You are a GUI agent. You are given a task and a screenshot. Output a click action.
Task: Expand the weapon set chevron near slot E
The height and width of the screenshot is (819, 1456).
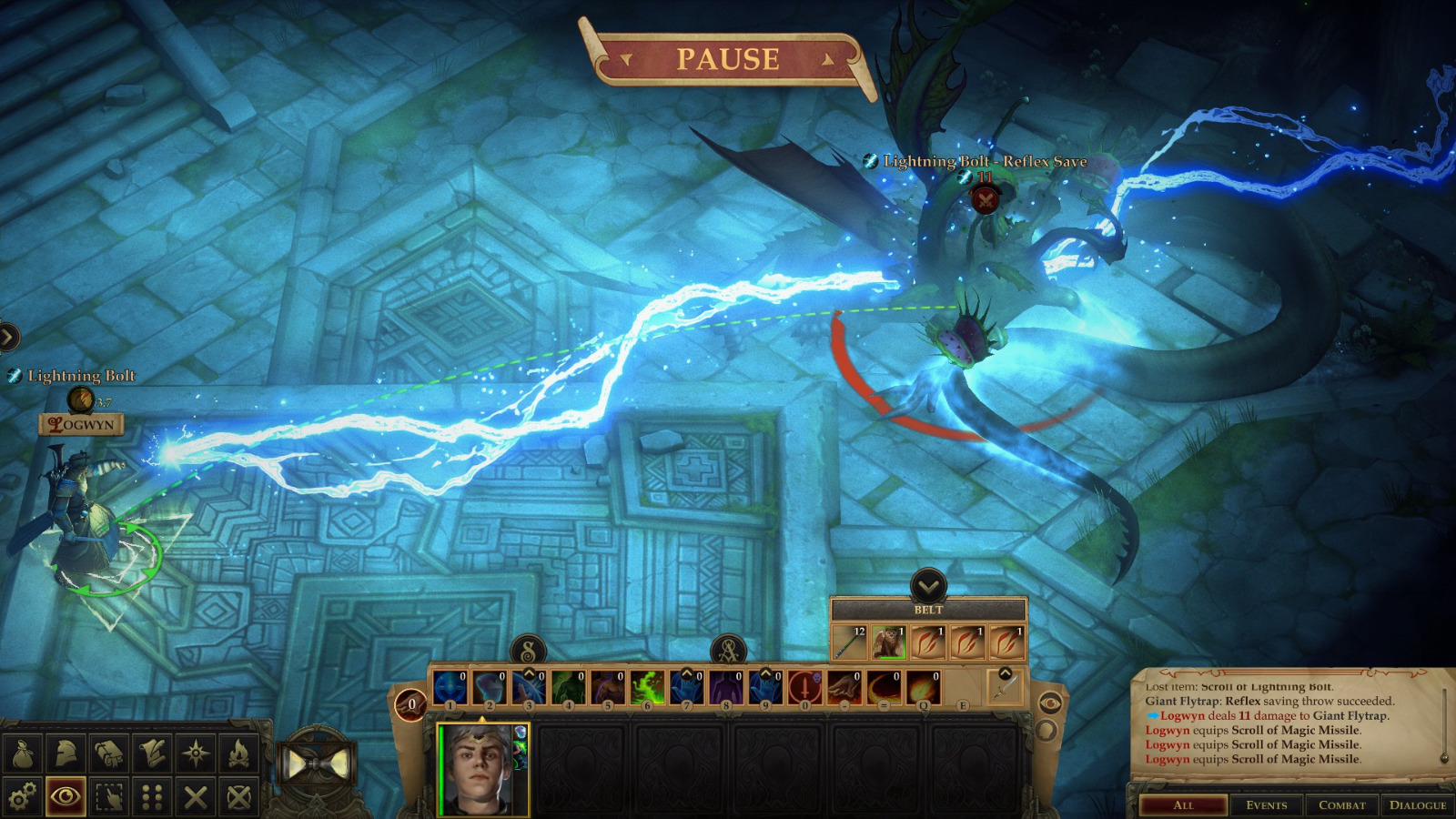pos(1006,673)
